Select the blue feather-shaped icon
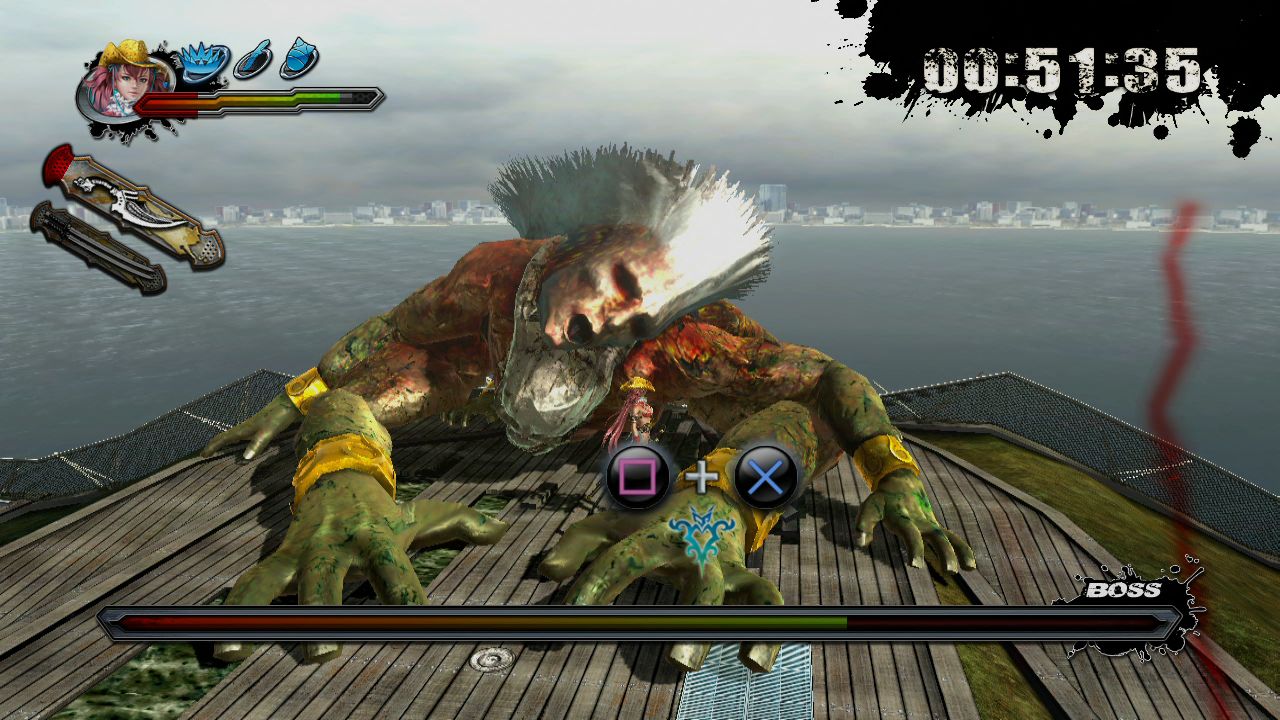The height and width of the screenshot is (720, 1280). point(252,62)
